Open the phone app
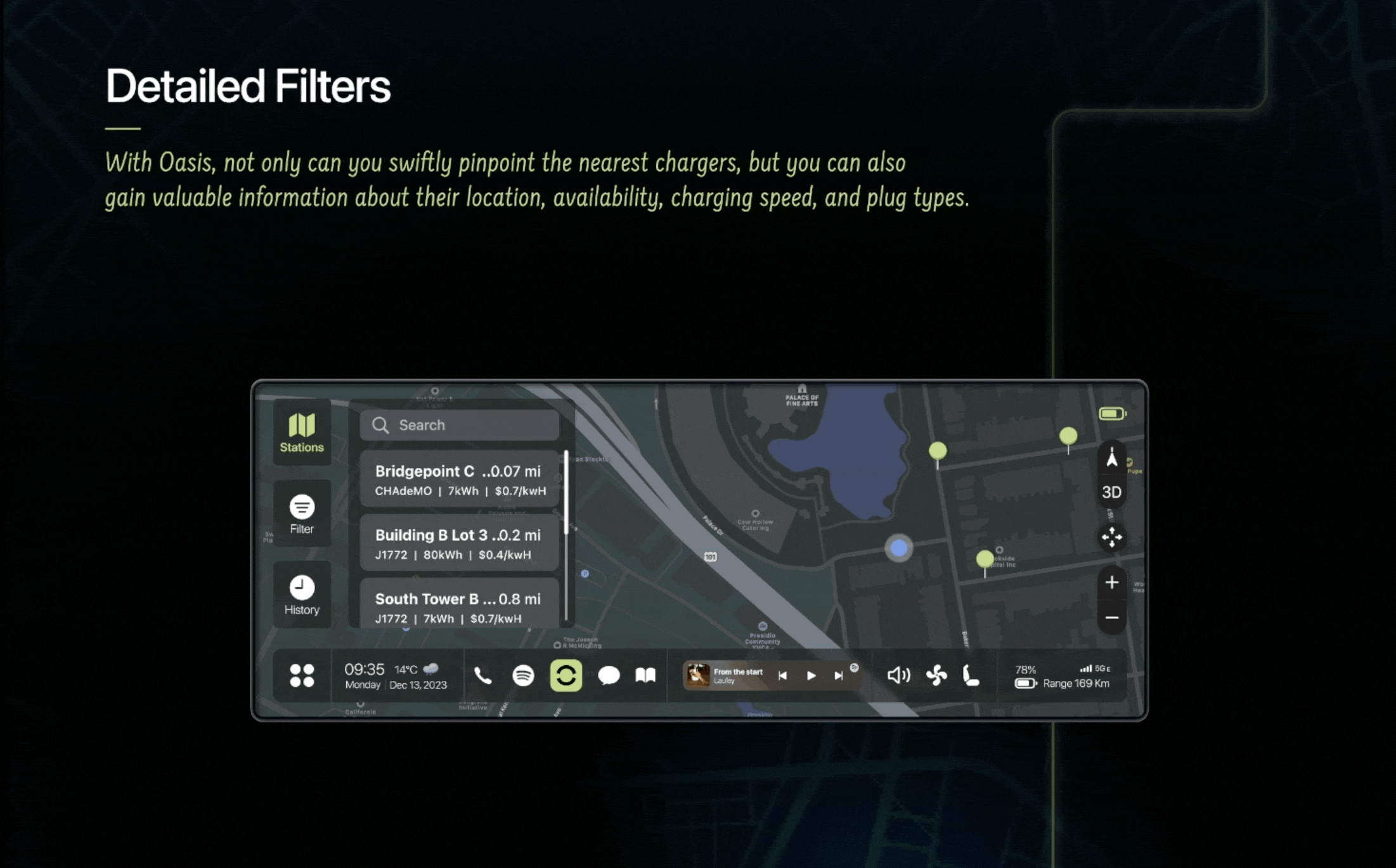Screen dimensions: 1396x868 [482, 676]
